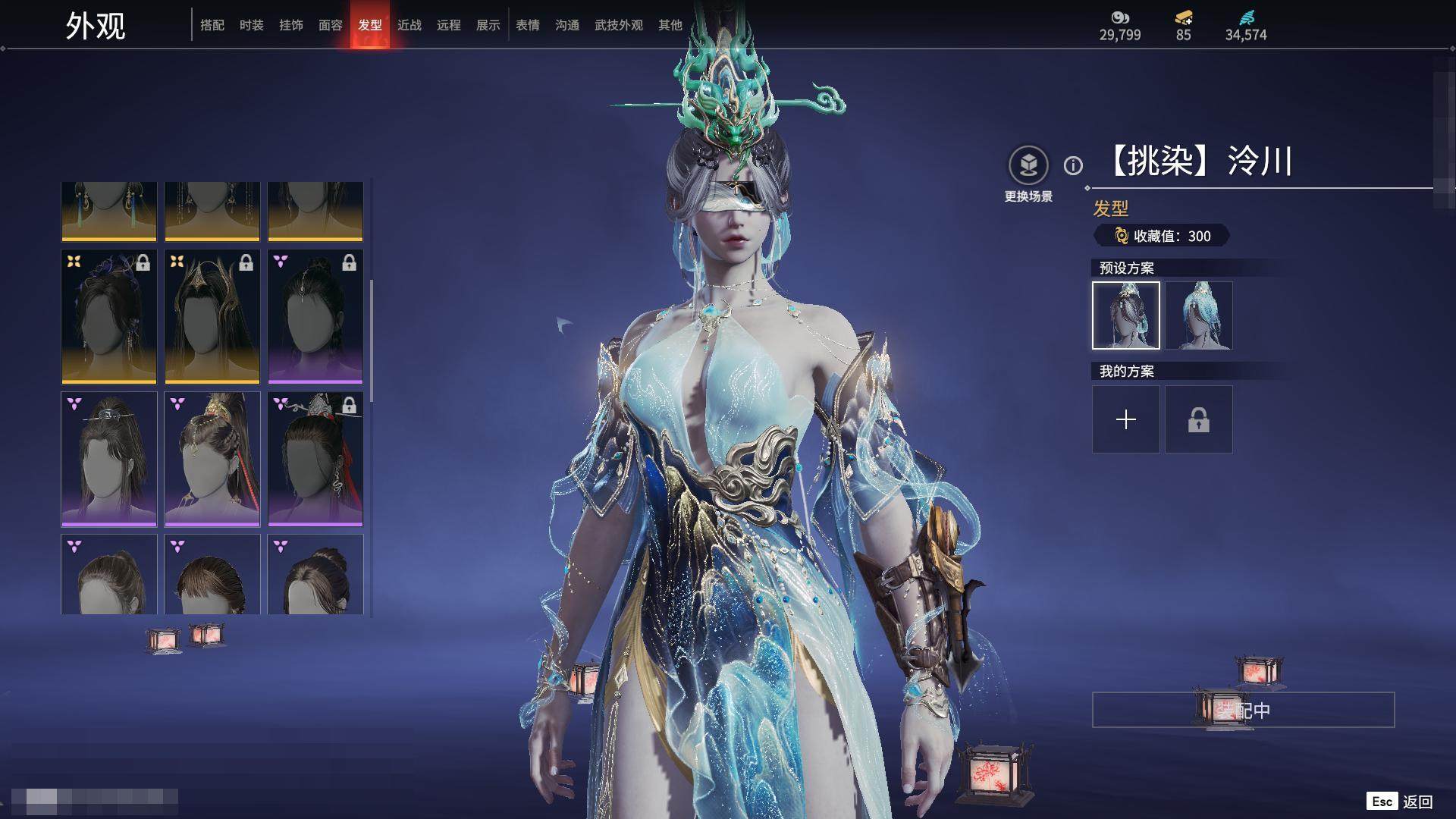Show the 展示 display tab

click(488, 25)
